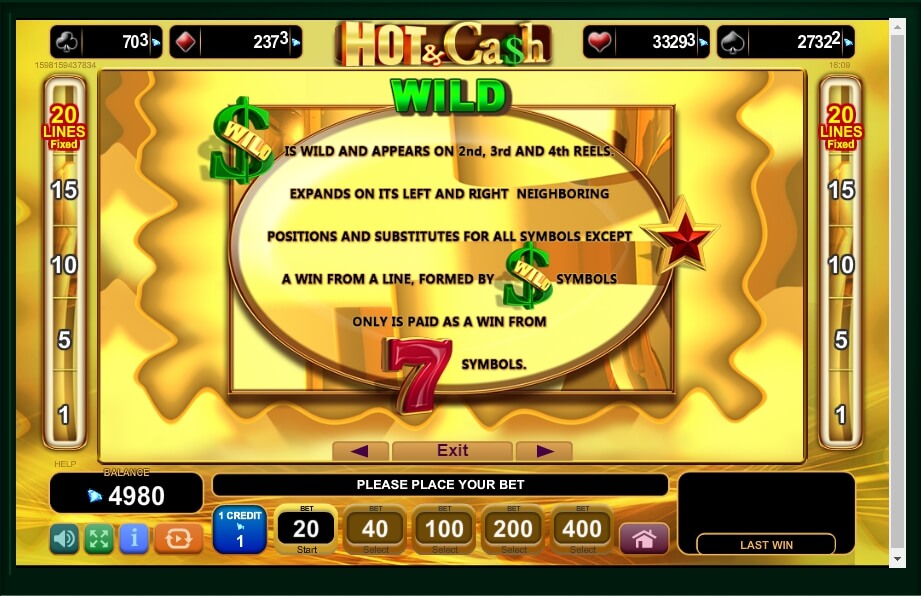Change the 1 Credit denomination
Screen dimensions: 921x596
(x=239, y=530)
